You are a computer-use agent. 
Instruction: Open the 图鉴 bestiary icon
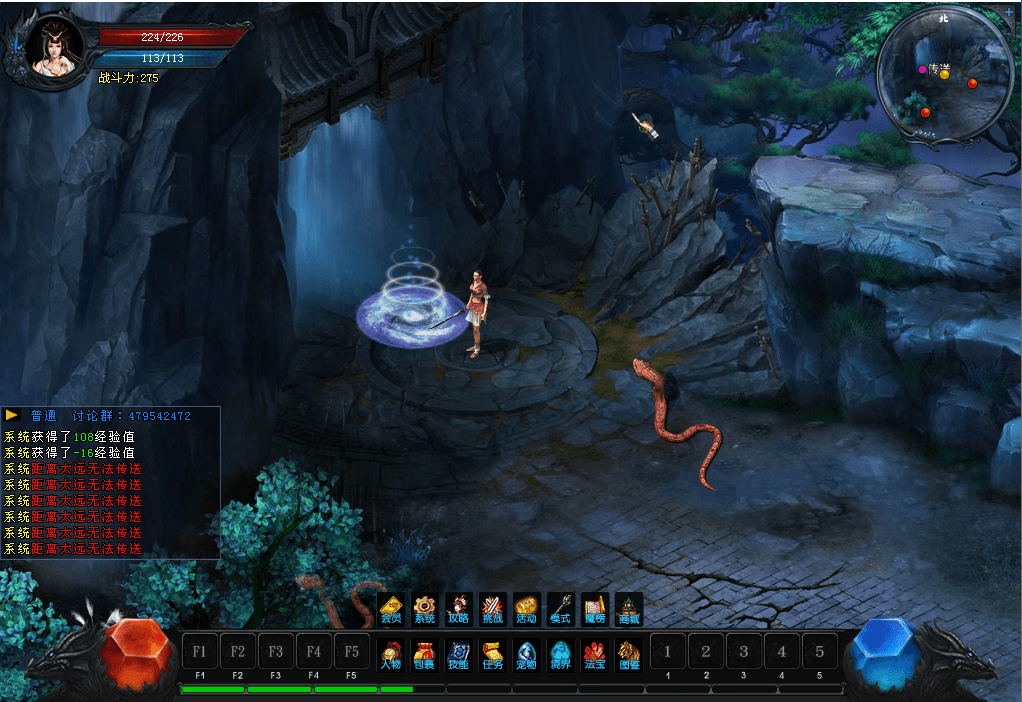pos(628,654)
